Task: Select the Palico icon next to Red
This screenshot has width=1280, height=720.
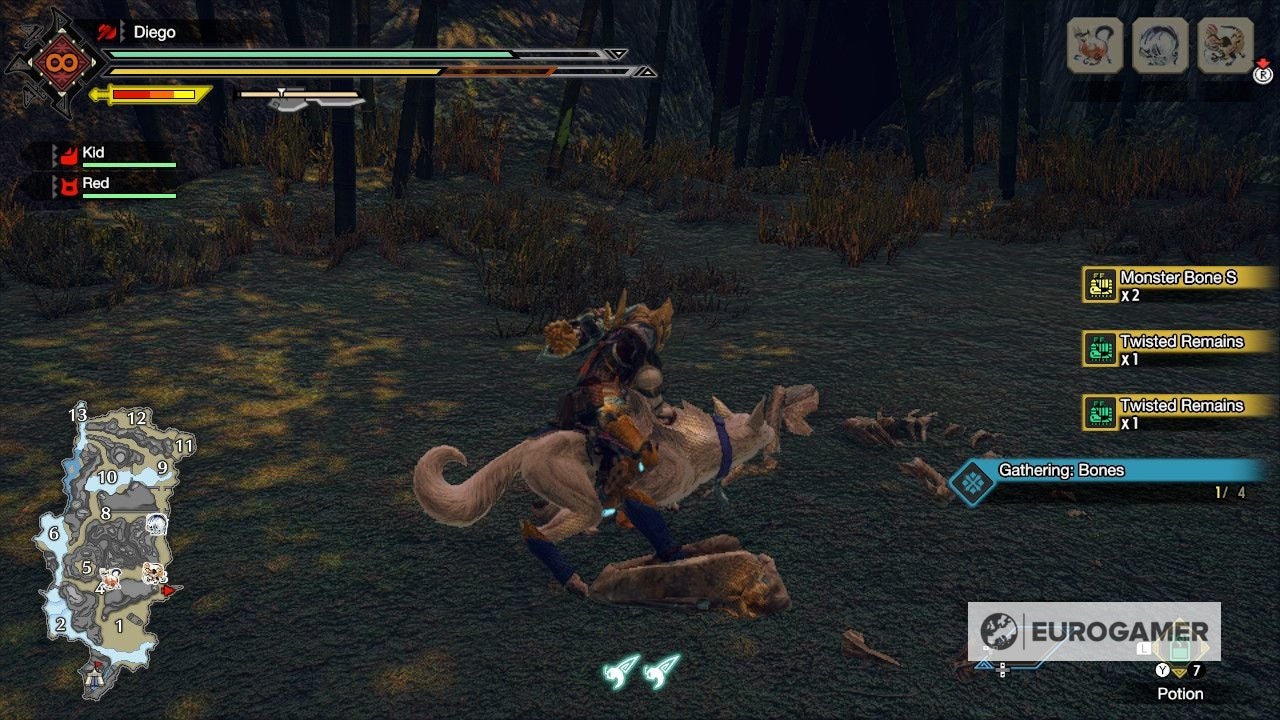Action: coord(67,184)
